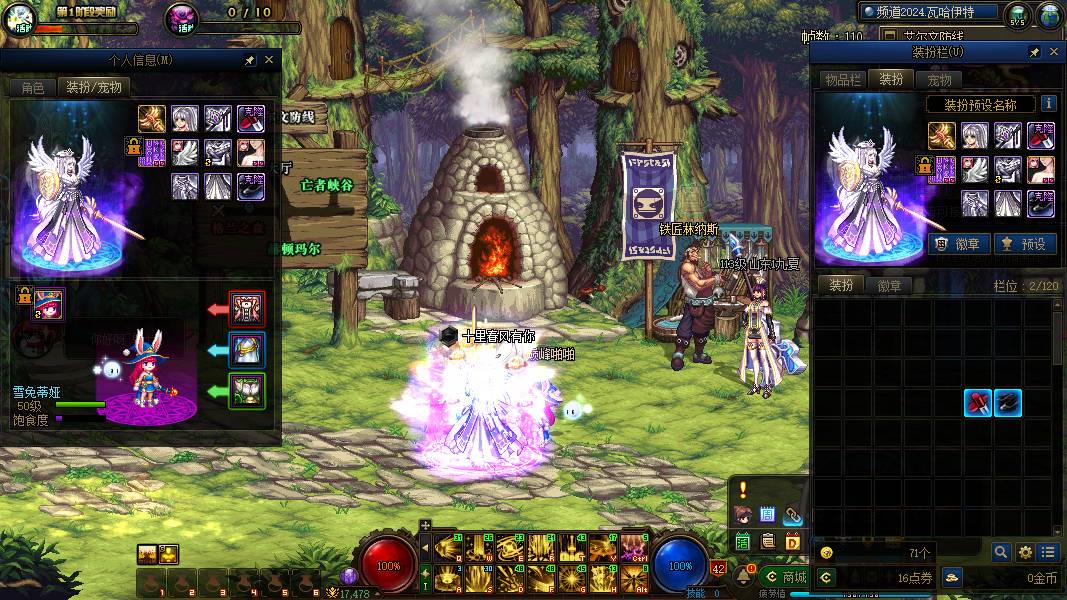Click the 徽章 emblem button
Screen dimensions: 1067x600
click(958, 243)
